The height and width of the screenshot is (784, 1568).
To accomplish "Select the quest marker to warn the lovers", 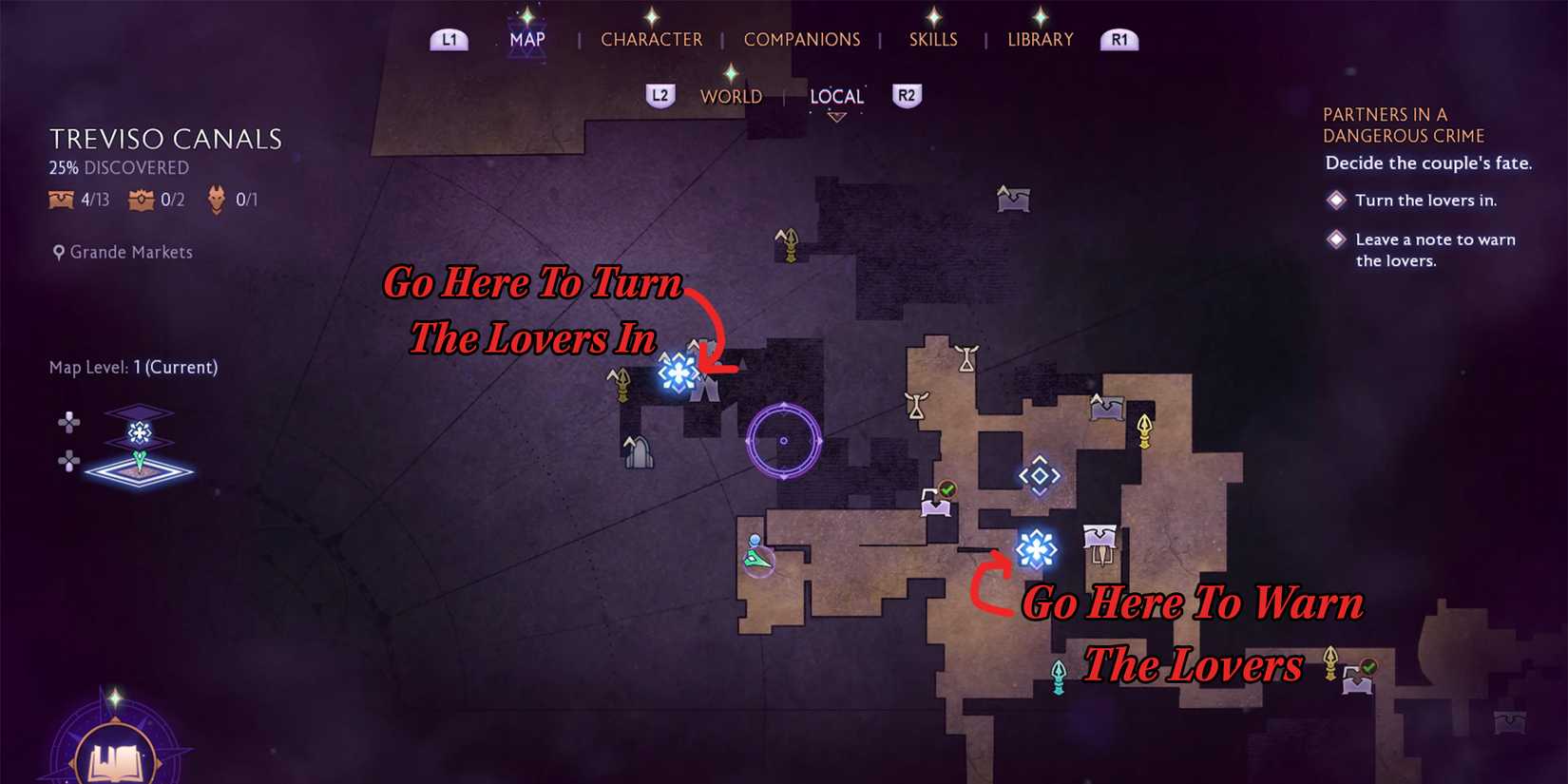I will pyautogui.click(x=1037, y=549).
